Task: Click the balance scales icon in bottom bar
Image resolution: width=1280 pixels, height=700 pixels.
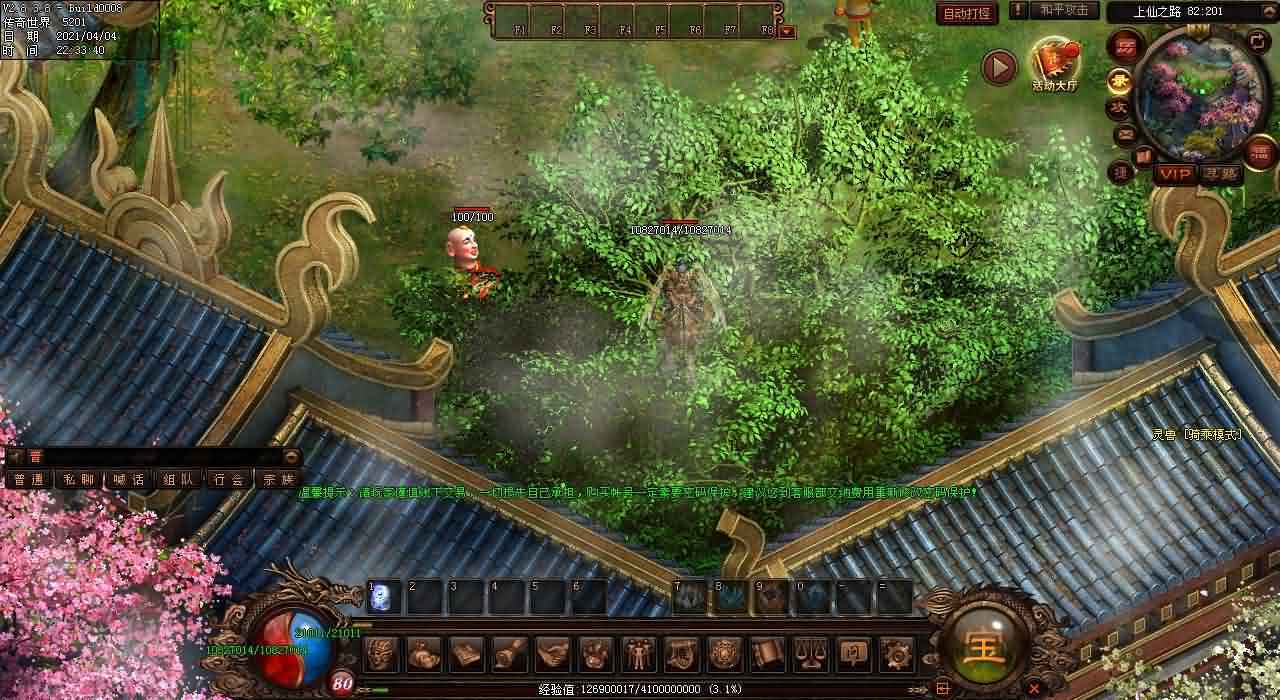Action: [x=809, y=654]
